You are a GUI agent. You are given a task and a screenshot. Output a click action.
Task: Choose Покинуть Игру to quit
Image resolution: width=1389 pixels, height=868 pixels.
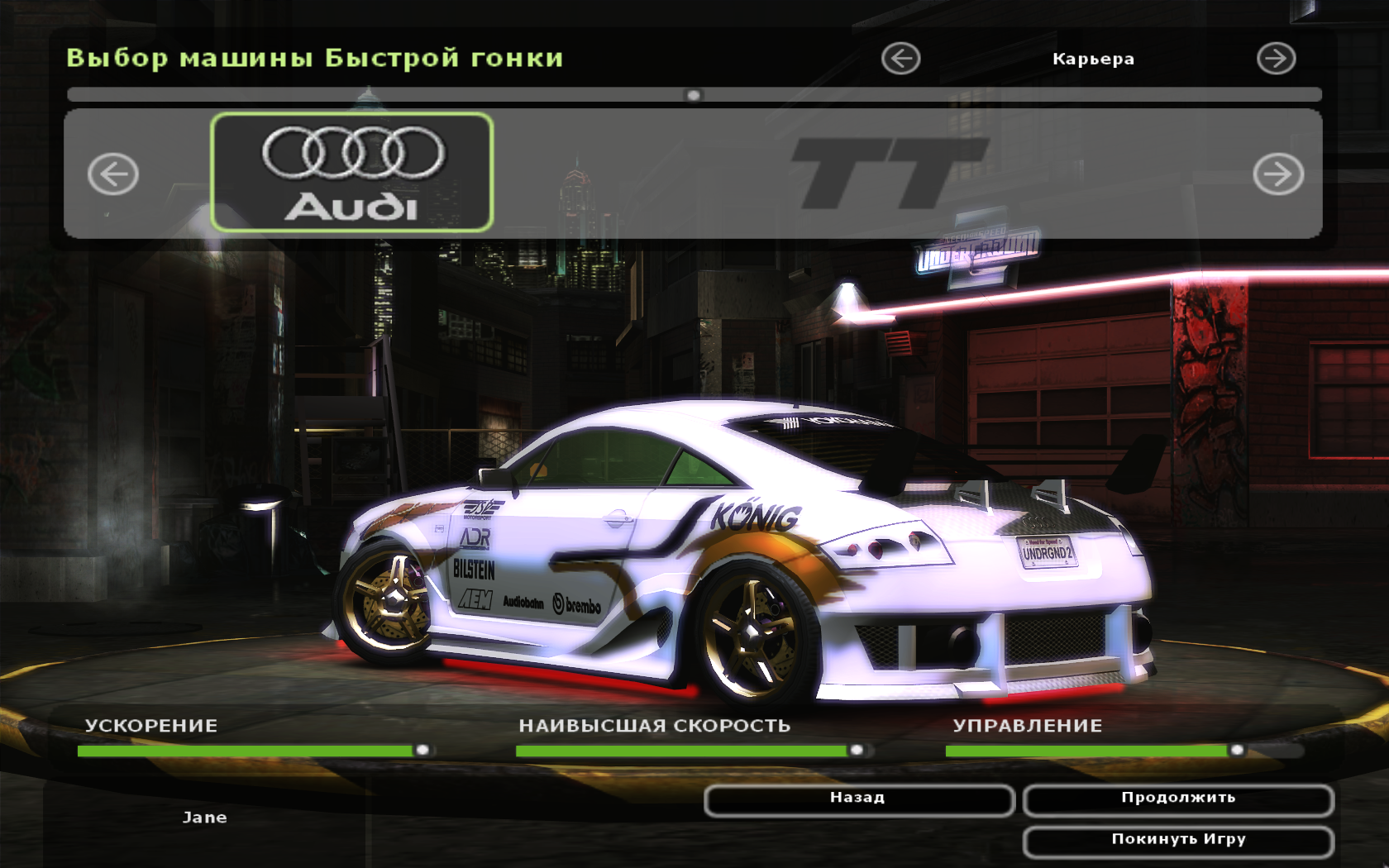[x=1177, y=841]
